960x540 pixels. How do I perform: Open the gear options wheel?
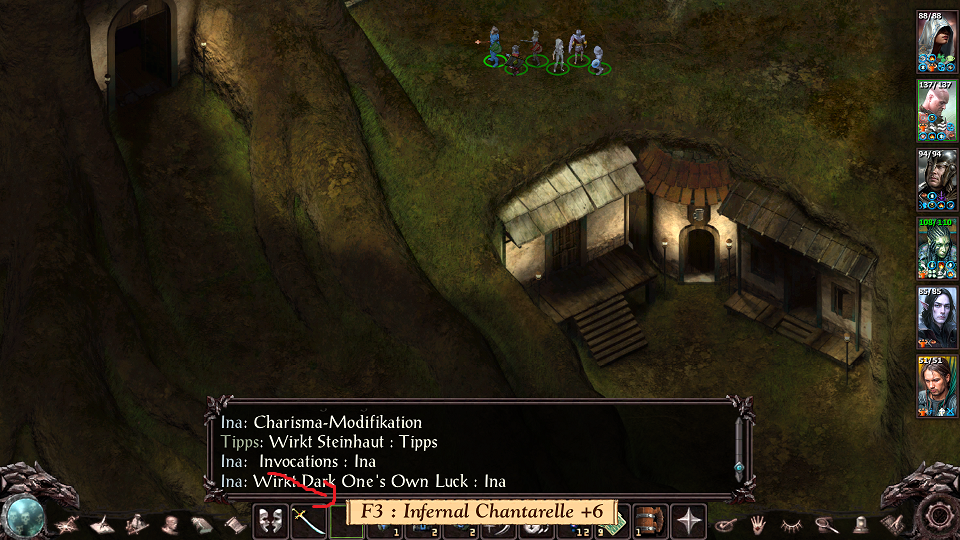939,516
